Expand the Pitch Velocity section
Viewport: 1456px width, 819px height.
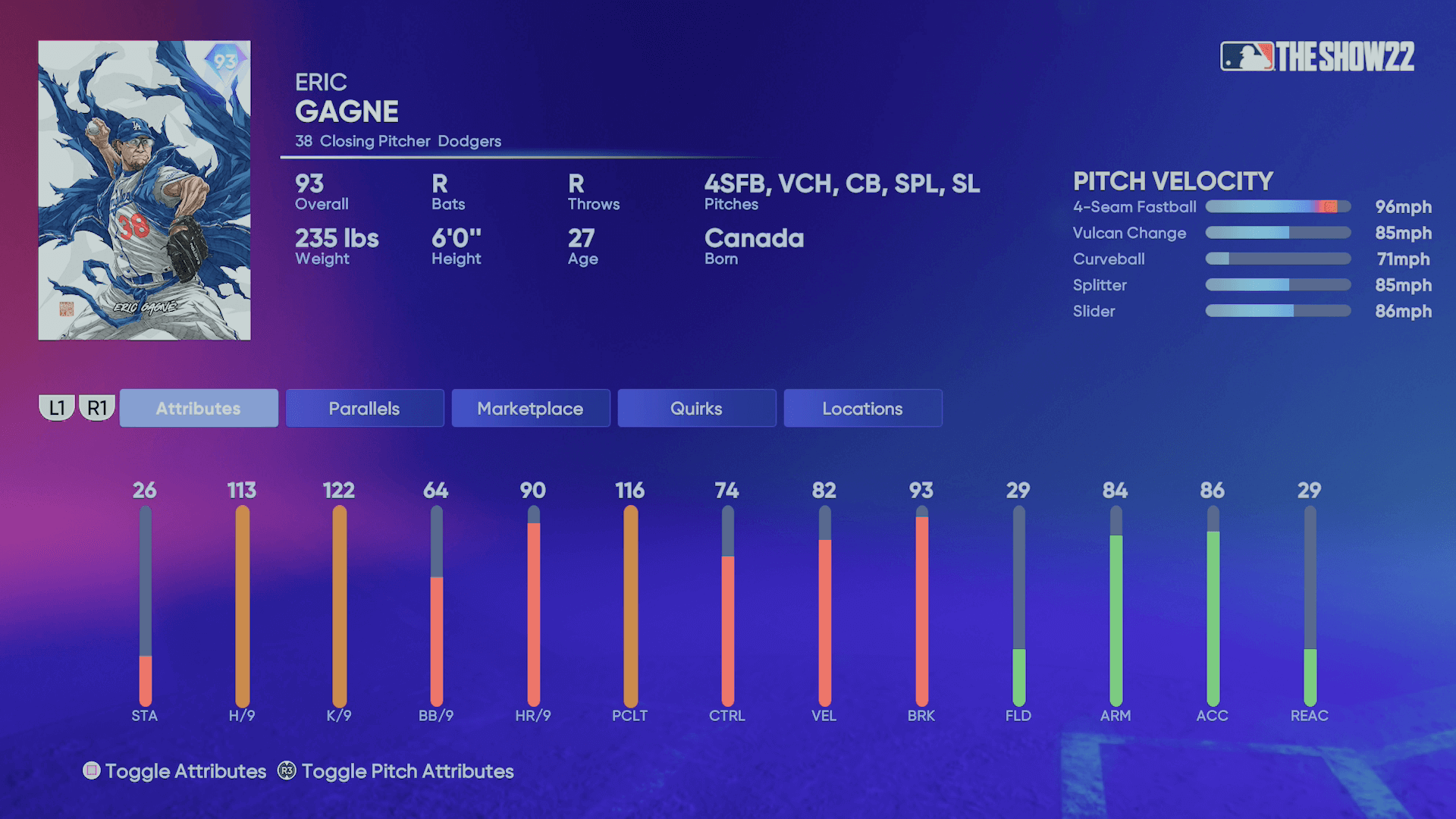(1172, 182)
